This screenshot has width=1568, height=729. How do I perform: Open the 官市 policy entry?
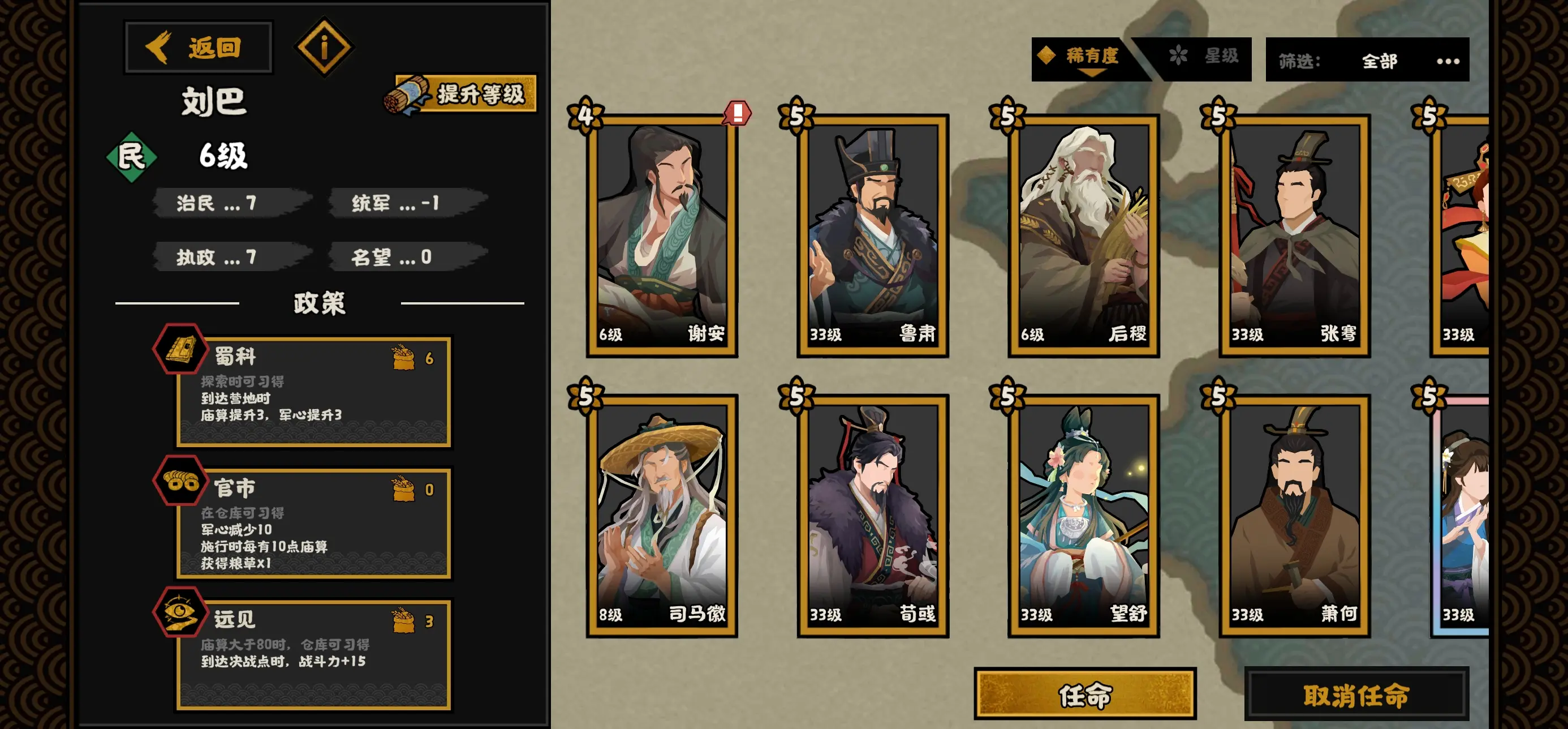[x=313, y=522]
